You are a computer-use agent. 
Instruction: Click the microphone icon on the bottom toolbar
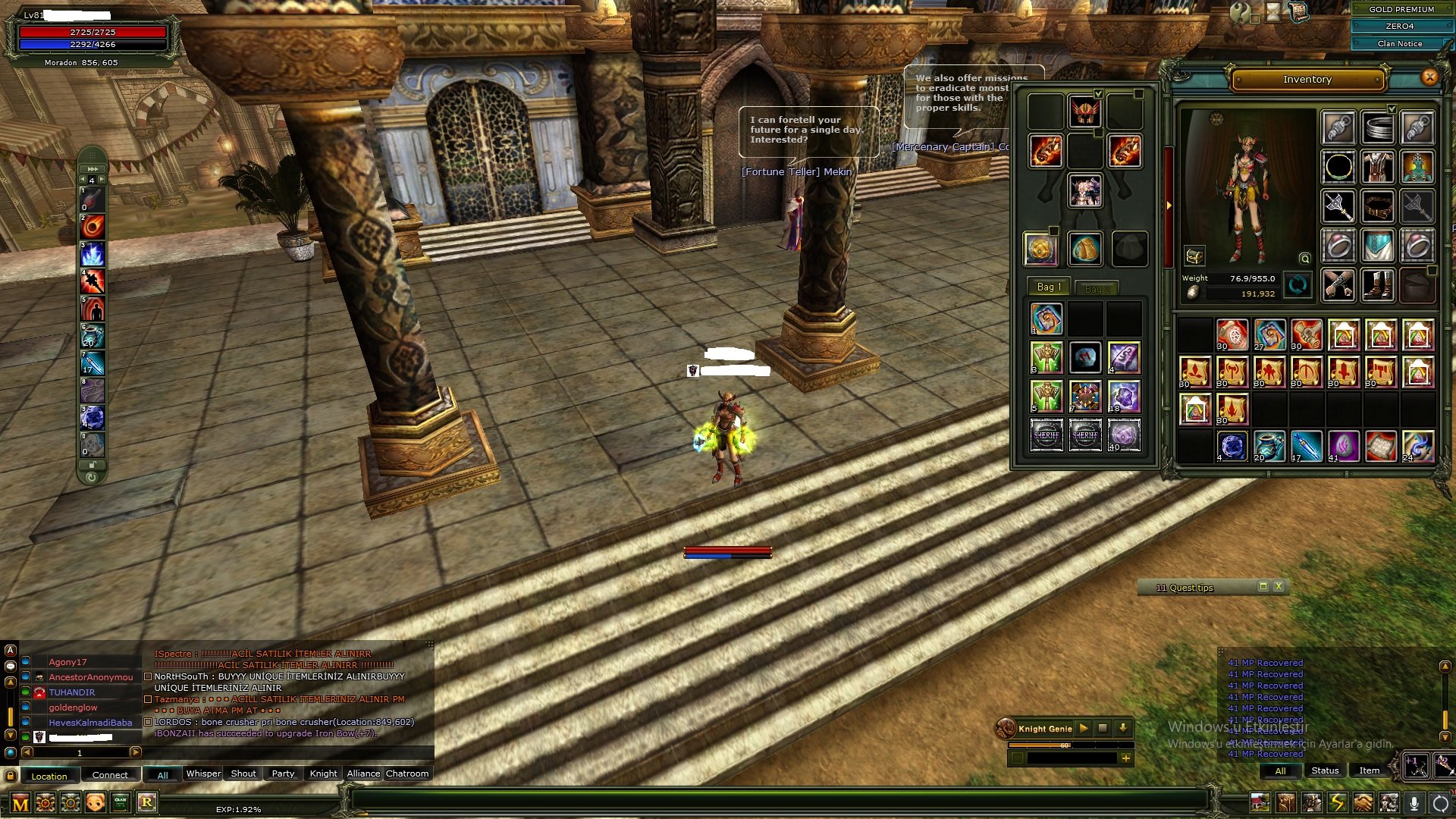click(1415, 804)
